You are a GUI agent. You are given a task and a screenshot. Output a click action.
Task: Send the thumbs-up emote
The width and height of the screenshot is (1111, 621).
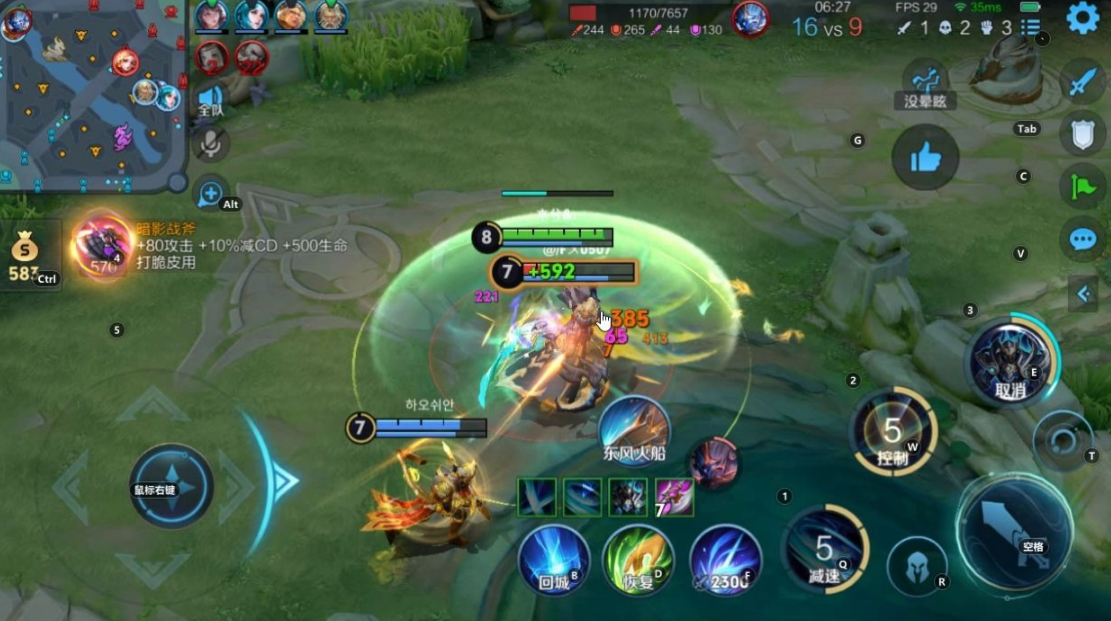tap(925, 157)
